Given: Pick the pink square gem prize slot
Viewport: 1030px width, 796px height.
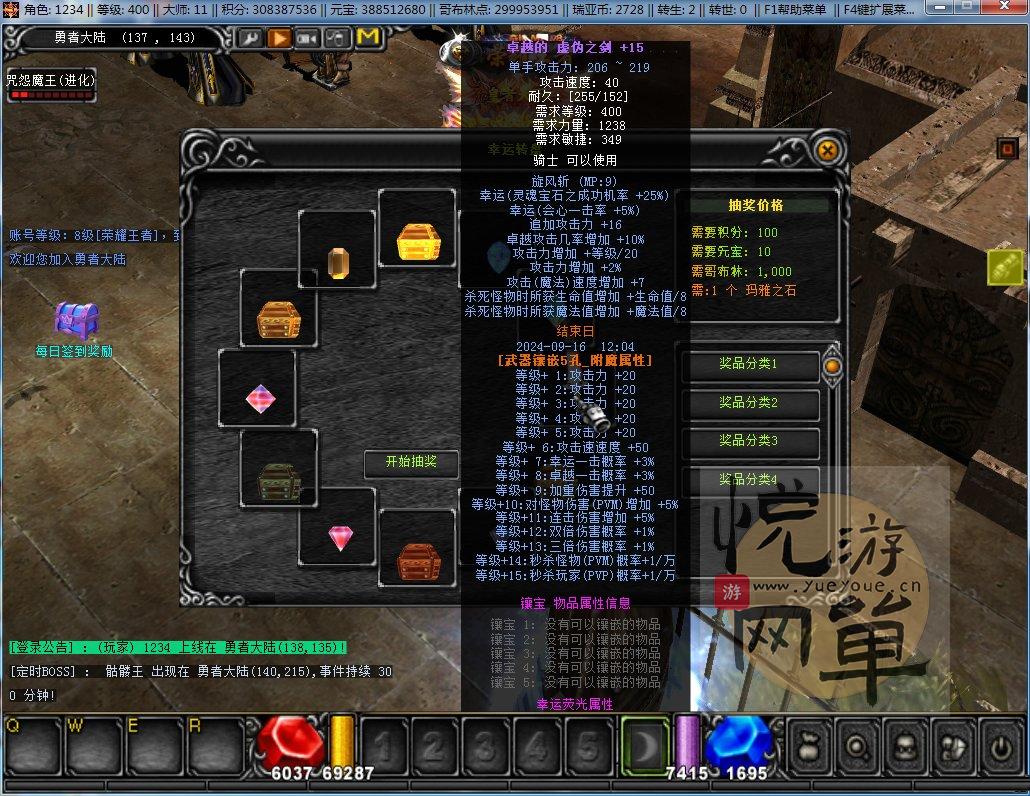Looking at the screenshot, I should tap(260, 398).
